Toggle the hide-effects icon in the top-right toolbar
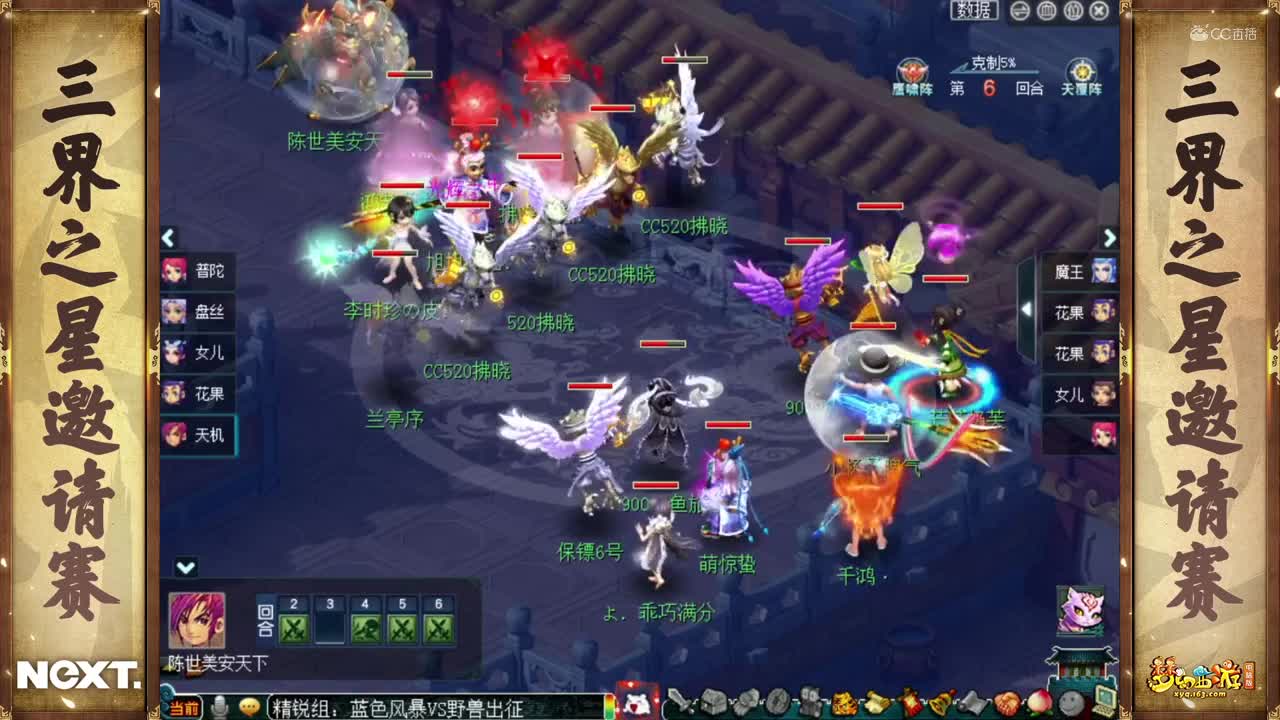Image resolution: width=1280 pixels, height=720 pixels. (x=1073, y=11)
